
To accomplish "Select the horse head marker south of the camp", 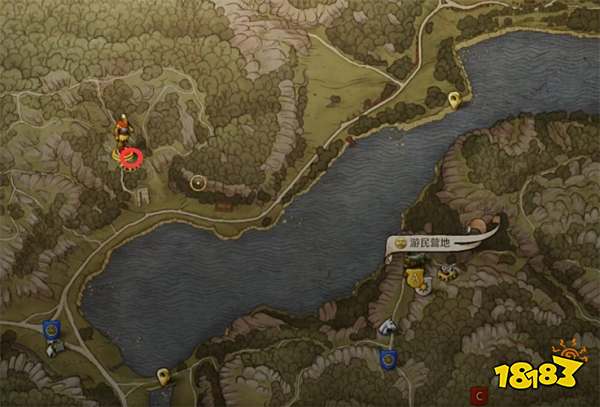I will [x=388, y=326].
